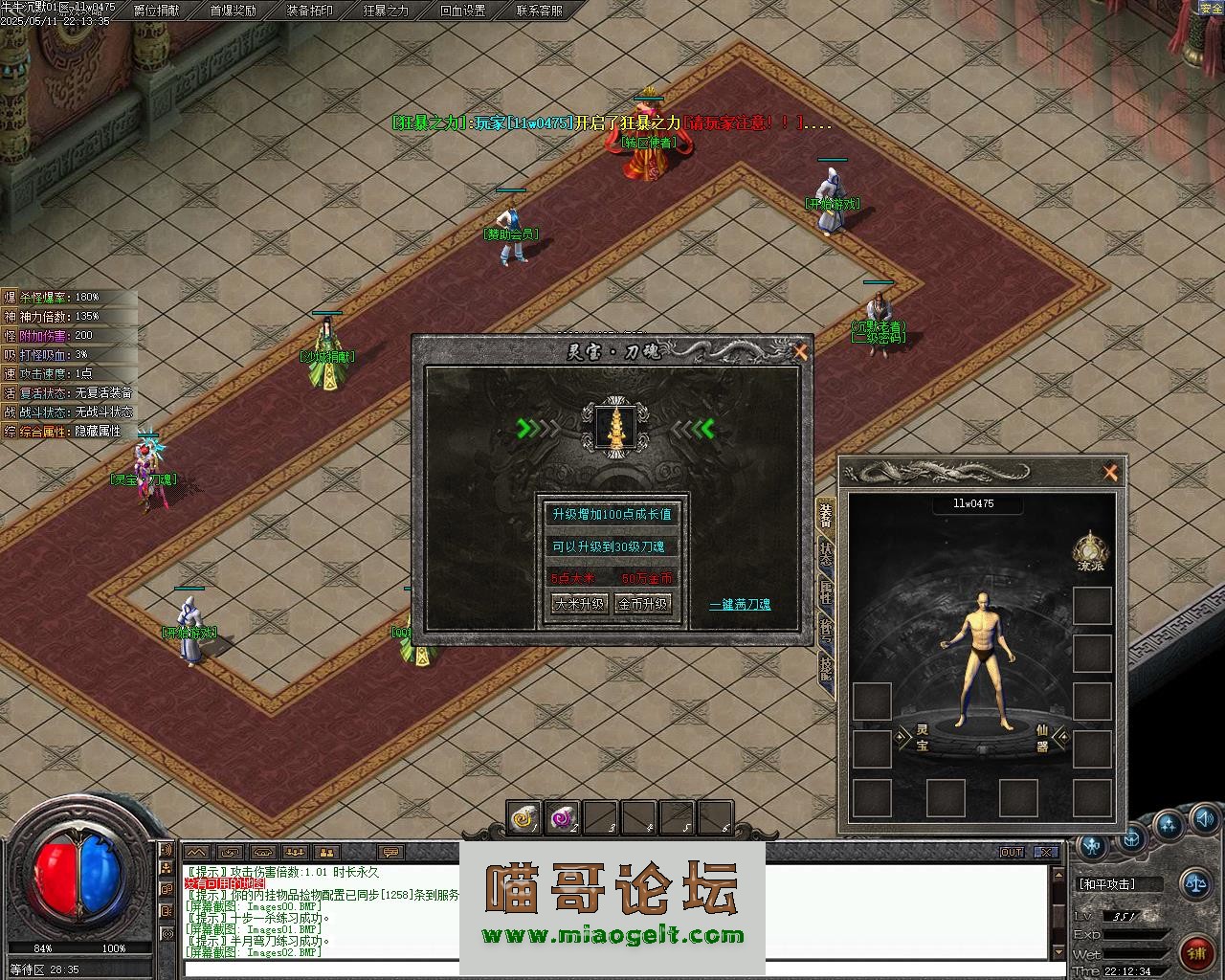
Task: Open the 联系客服 menu entry
Action: [x=540, y=11]
